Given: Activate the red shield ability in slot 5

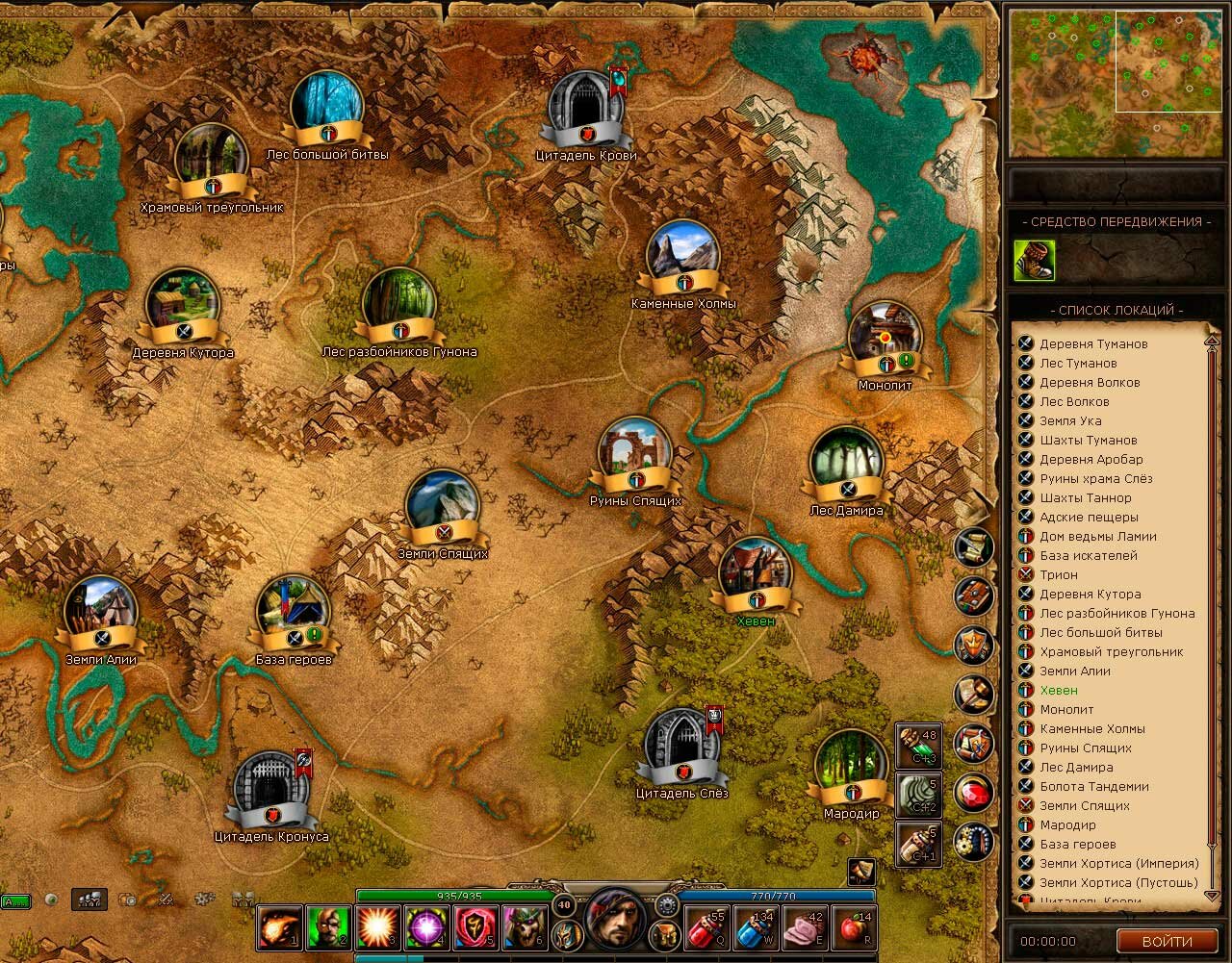Looking at the screenshot, I should click(x=475, y=928).
